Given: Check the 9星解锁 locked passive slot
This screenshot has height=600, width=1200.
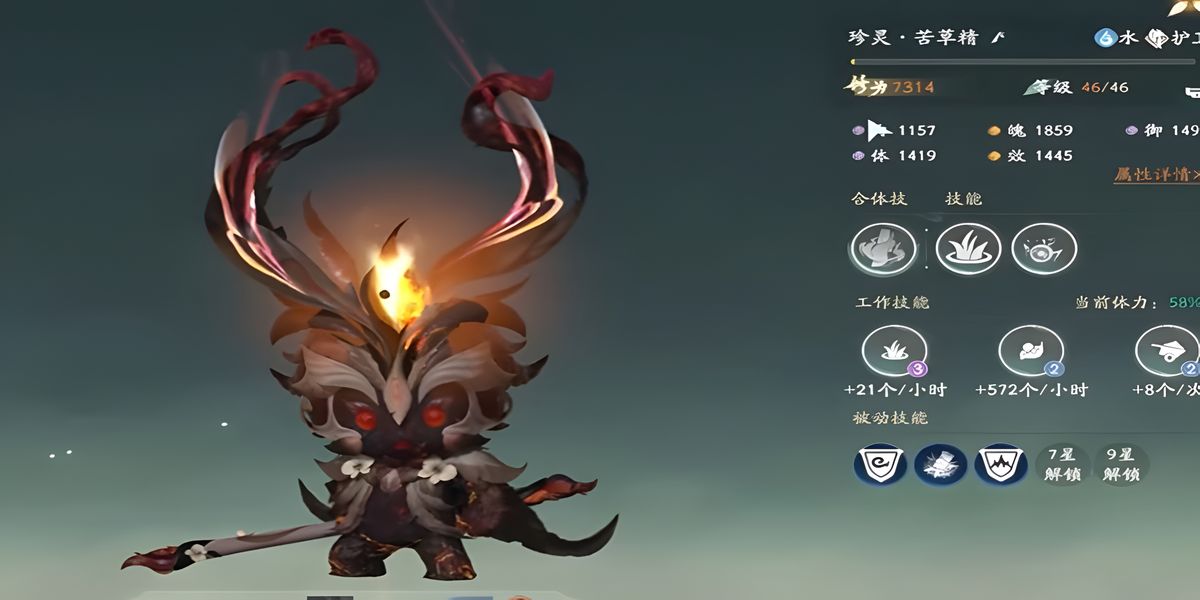Looking at the screenshot, I should 1122,465.
